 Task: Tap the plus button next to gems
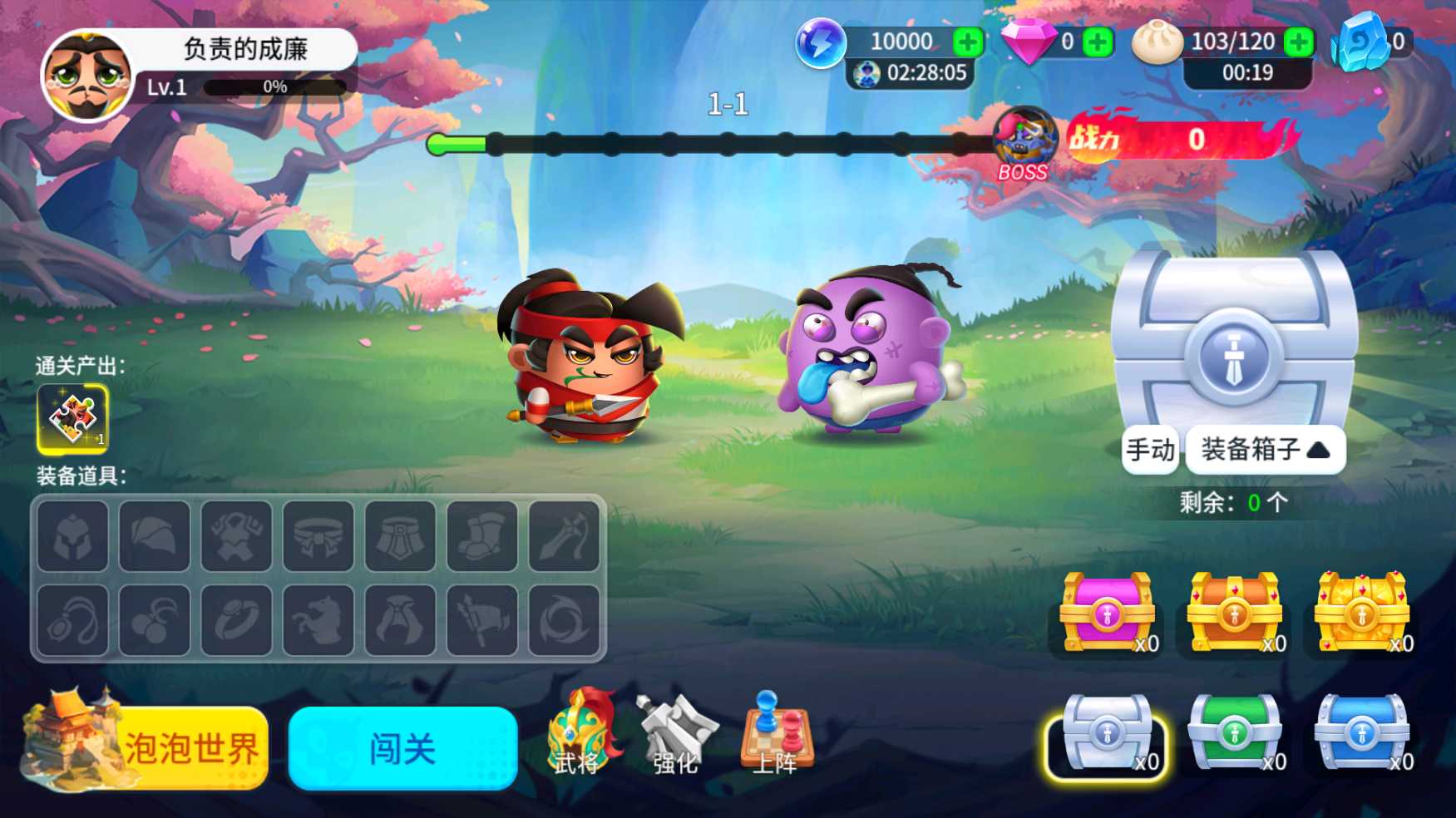tap(1098, 40)
